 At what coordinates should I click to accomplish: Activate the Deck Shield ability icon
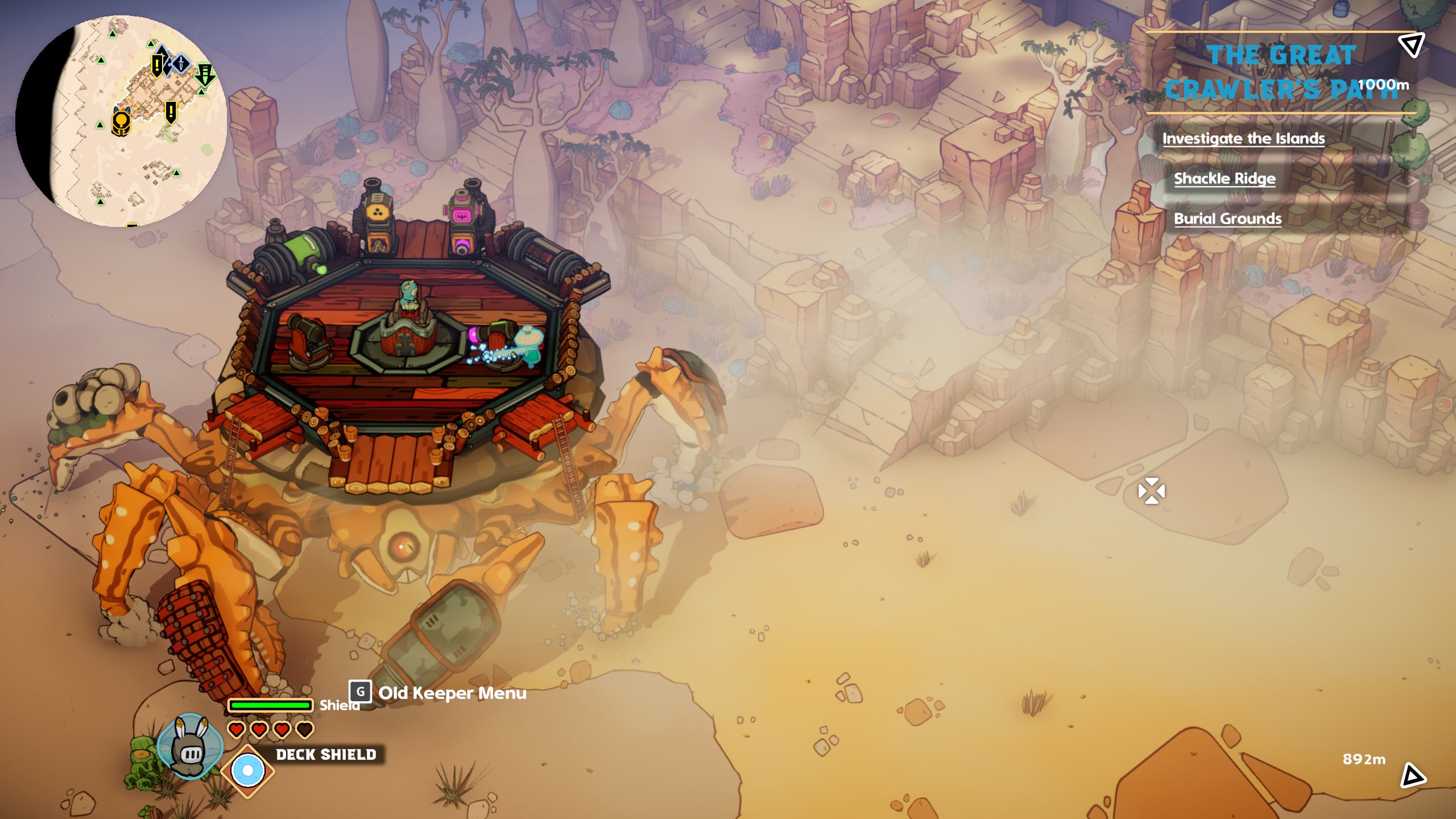248,771
